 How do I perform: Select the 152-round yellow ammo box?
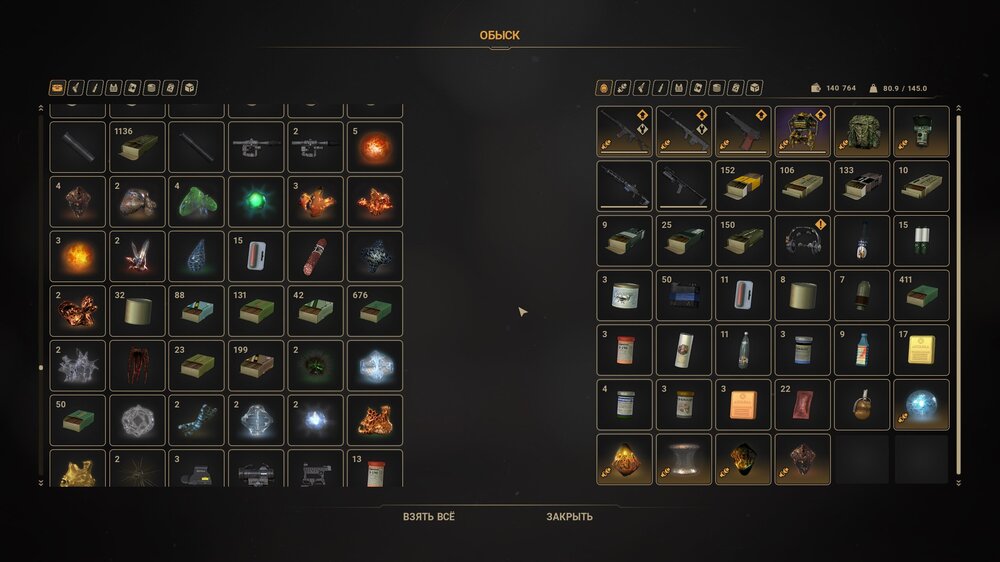click(743, 186)
